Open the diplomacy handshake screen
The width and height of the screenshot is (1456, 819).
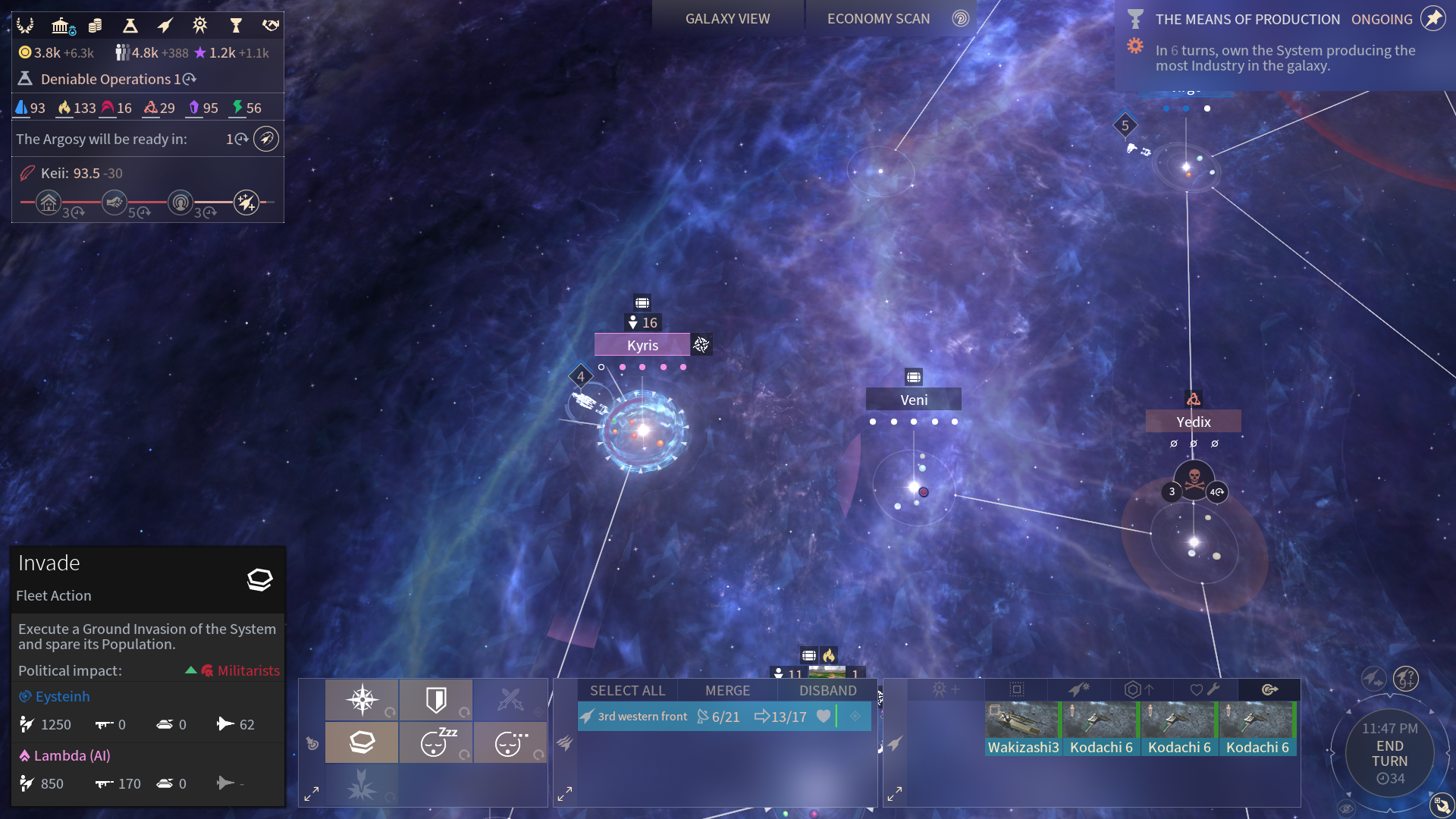[271, 26]
